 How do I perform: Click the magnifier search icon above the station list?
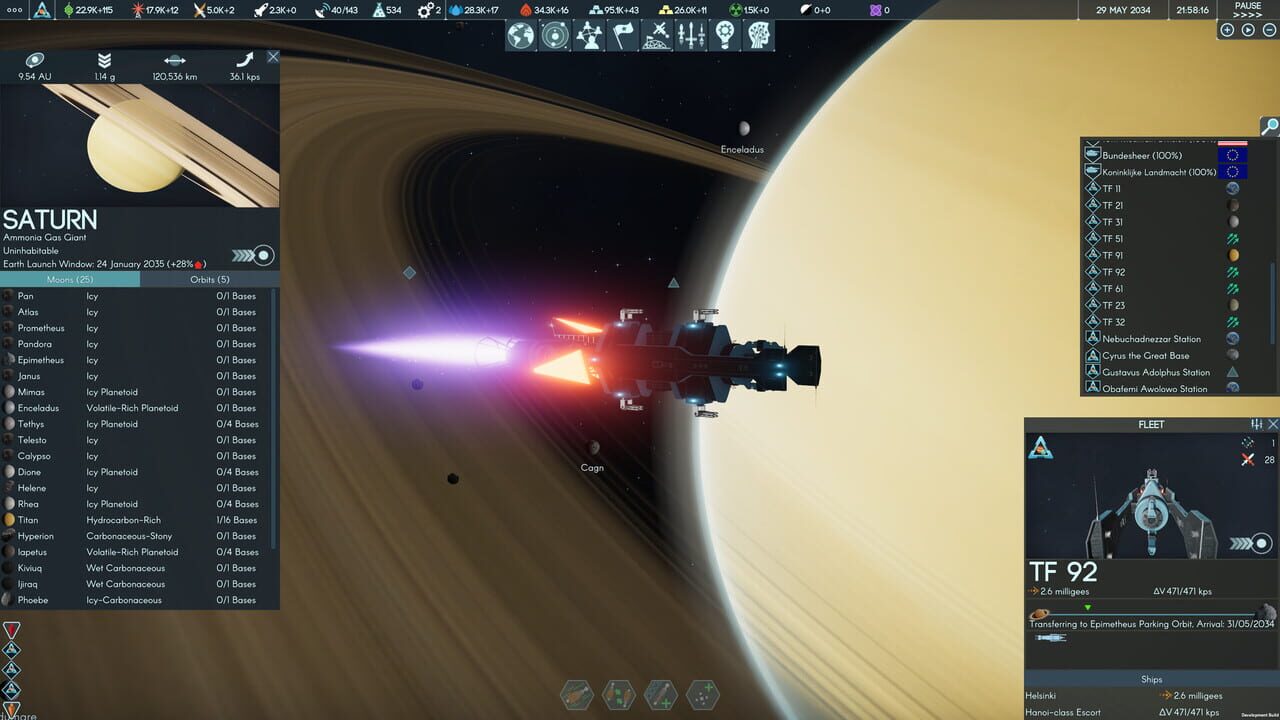(1268, 127)
